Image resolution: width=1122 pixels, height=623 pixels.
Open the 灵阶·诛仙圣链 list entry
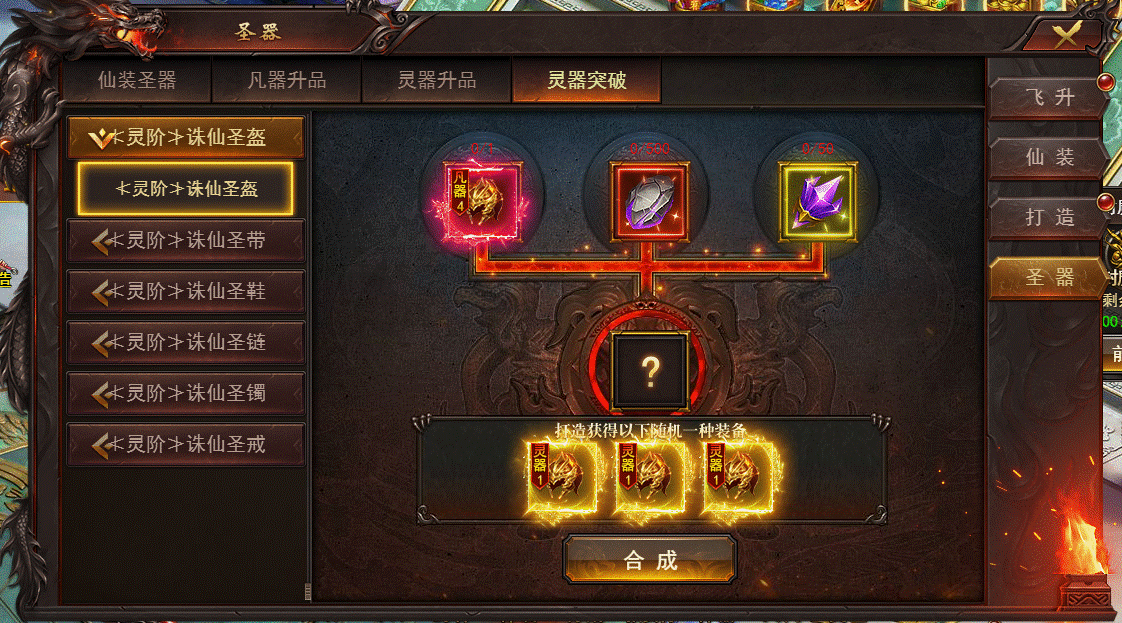(186, 342)
